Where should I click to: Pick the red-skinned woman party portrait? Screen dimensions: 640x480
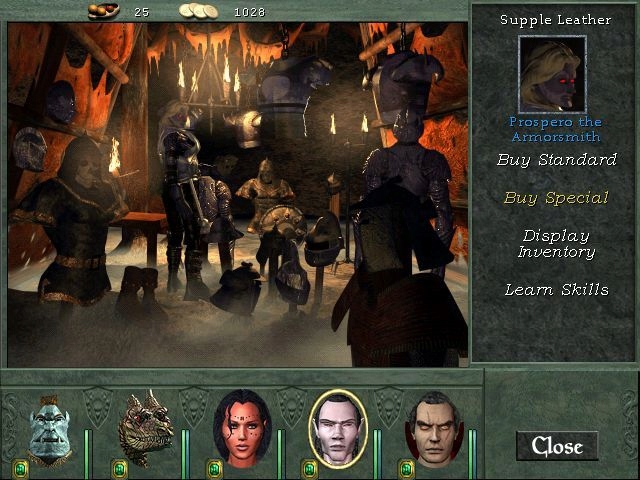click(x=241, y=429)
